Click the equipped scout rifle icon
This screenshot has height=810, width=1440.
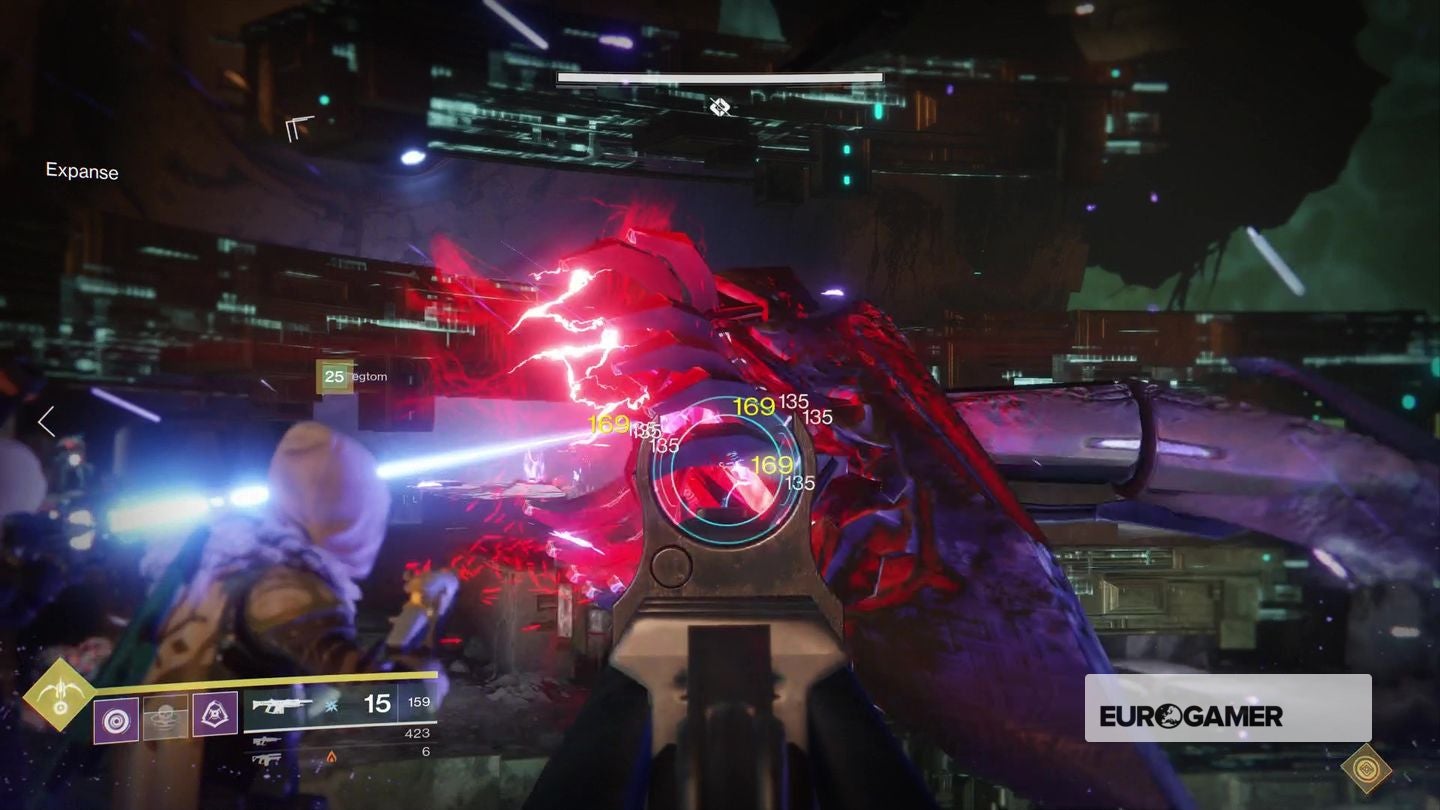282,705
